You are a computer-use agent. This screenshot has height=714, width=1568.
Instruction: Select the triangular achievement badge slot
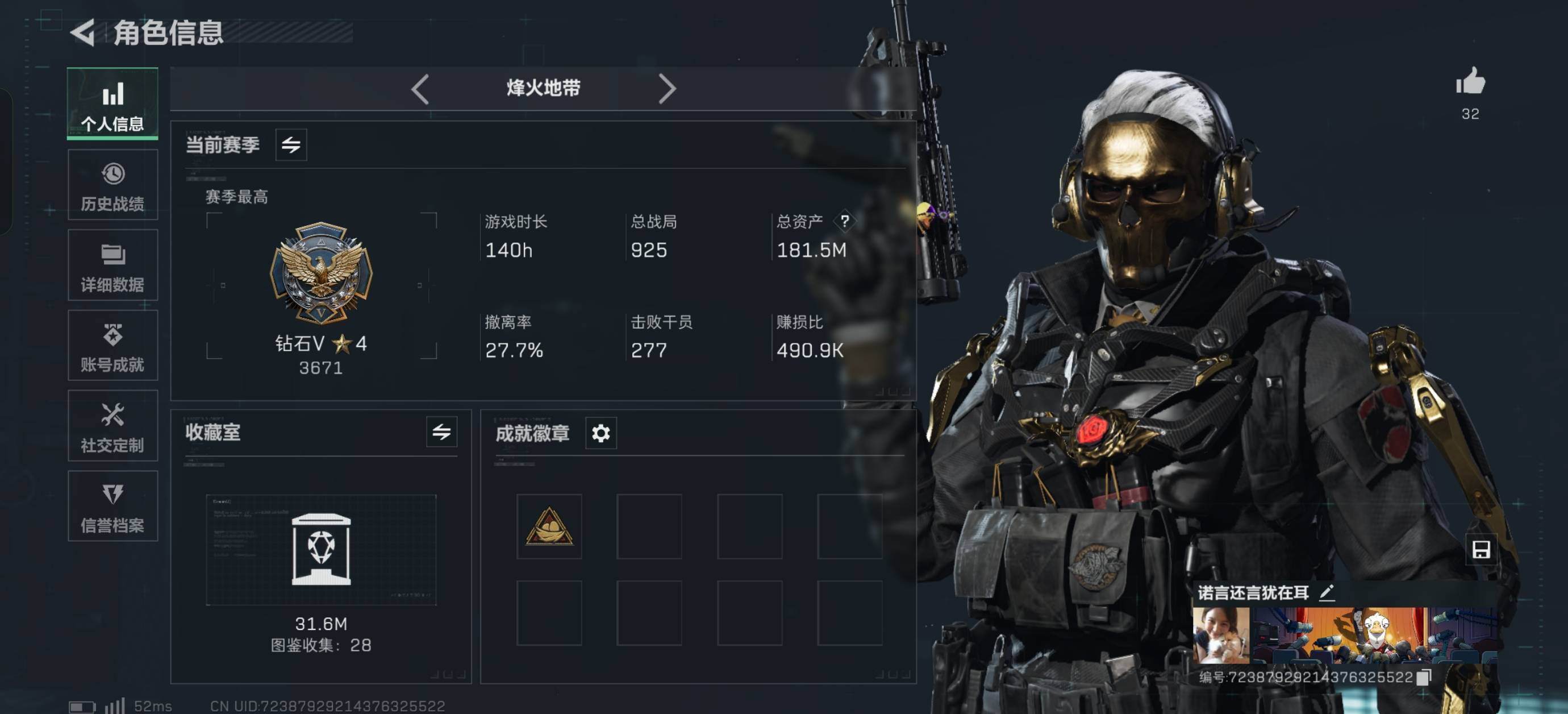point(549,526)
